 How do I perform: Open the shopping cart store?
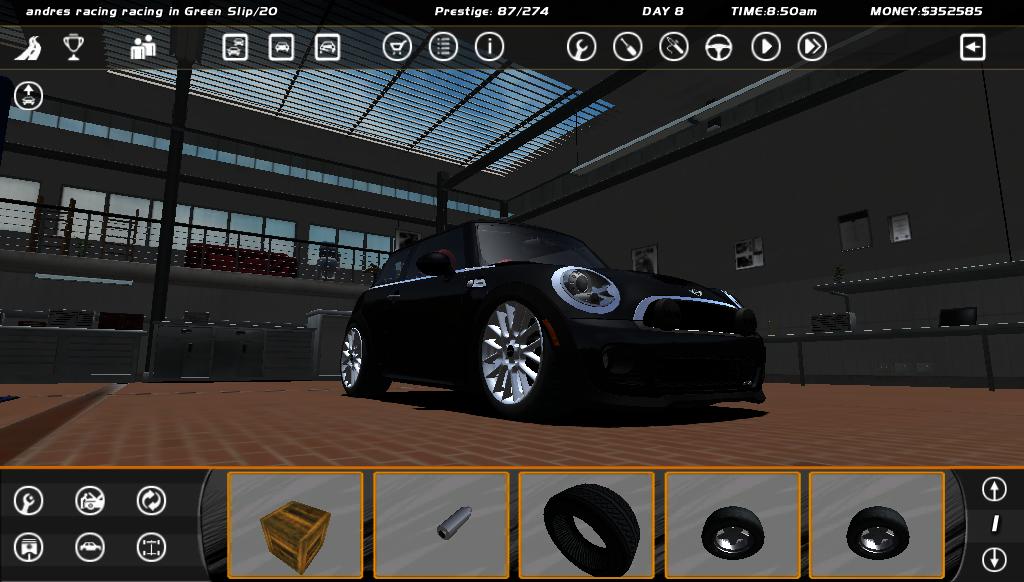397,47
